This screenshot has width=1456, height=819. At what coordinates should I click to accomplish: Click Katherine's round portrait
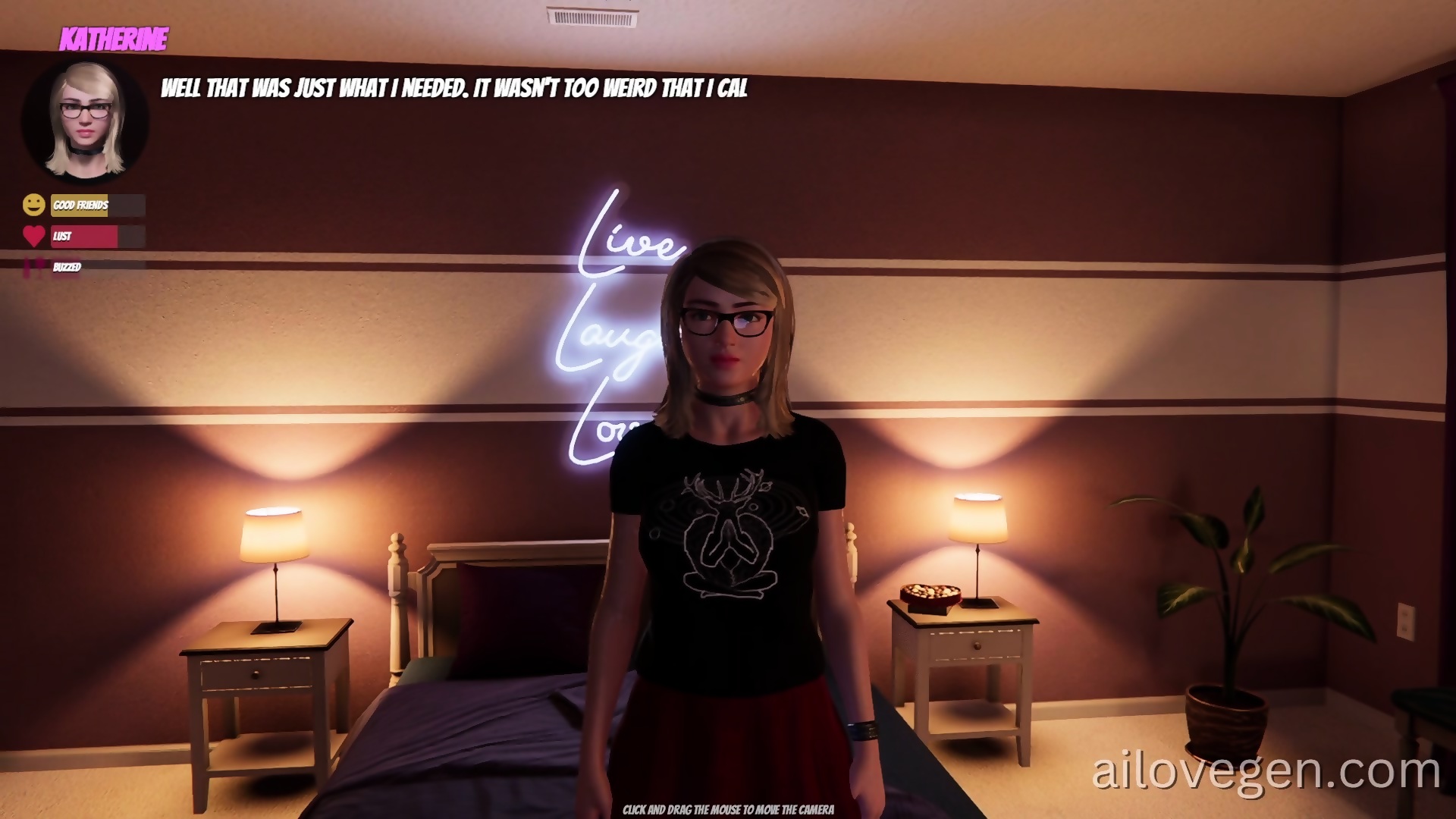pyautogui.click(x=85, y=121)
